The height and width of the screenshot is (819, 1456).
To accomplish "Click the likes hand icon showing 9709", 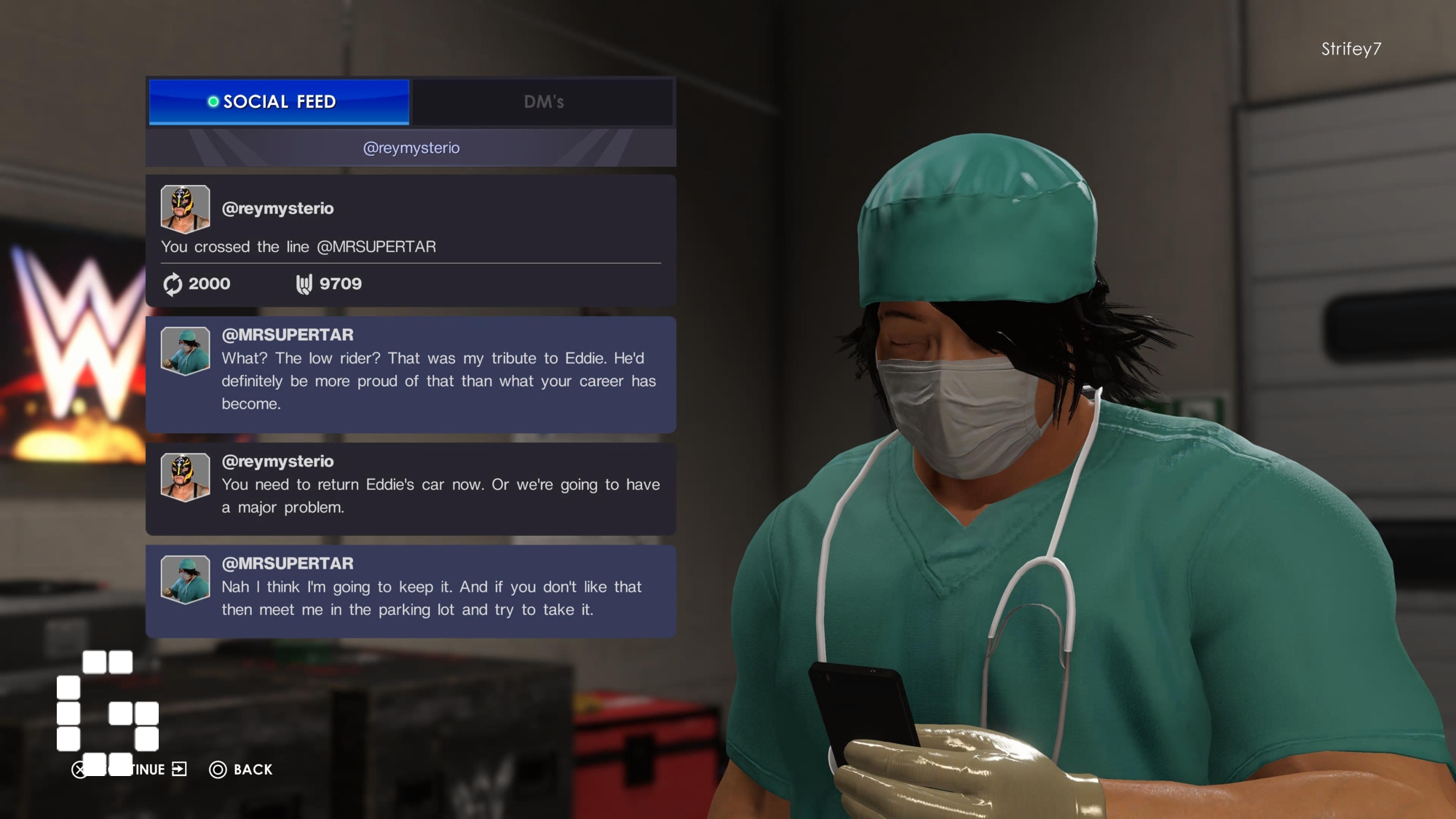I will click(304, 284).
